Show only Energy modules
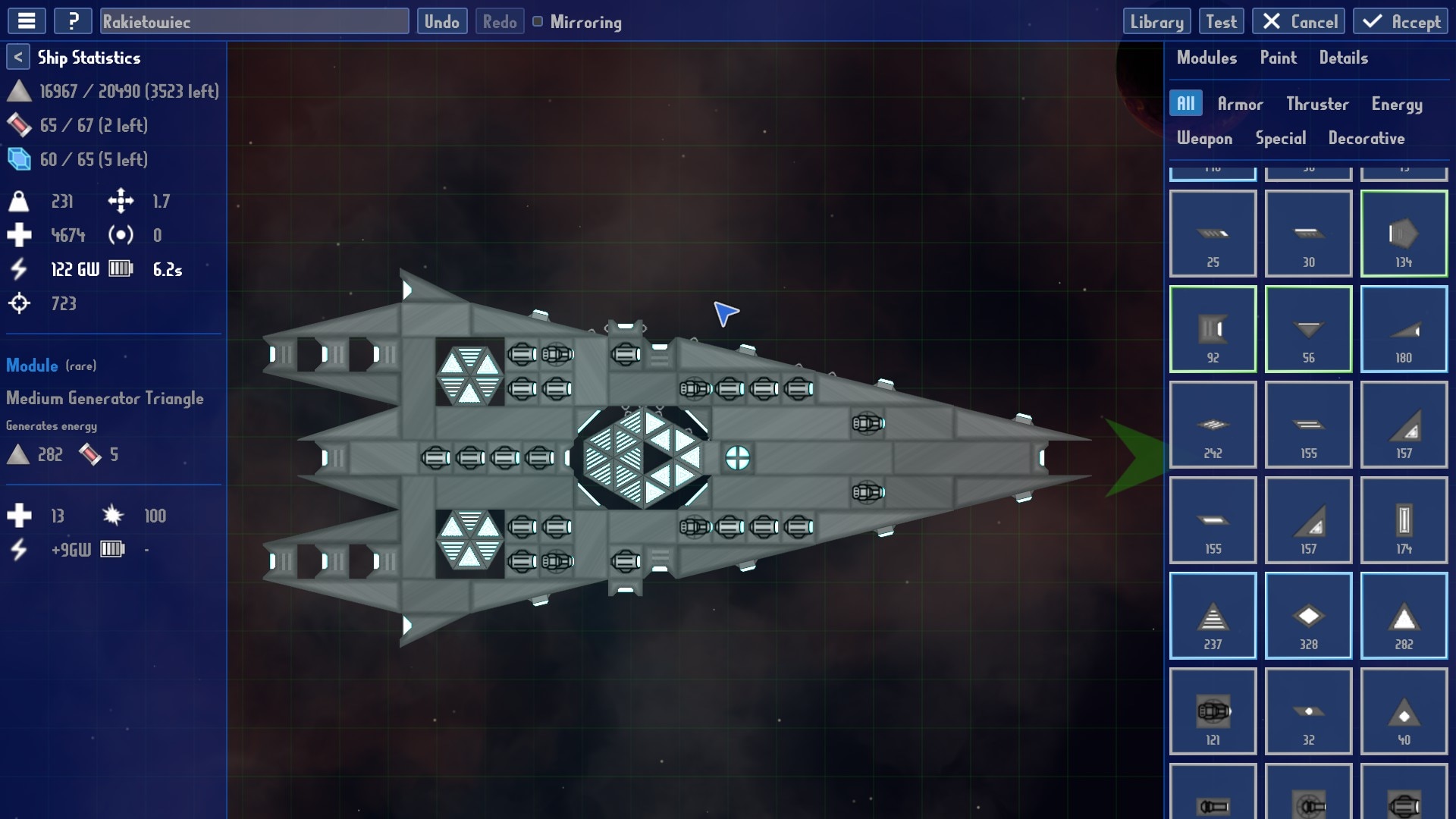Image resolution: width=1456 pixels, height=819 pixels. (x=1396, y=104)
